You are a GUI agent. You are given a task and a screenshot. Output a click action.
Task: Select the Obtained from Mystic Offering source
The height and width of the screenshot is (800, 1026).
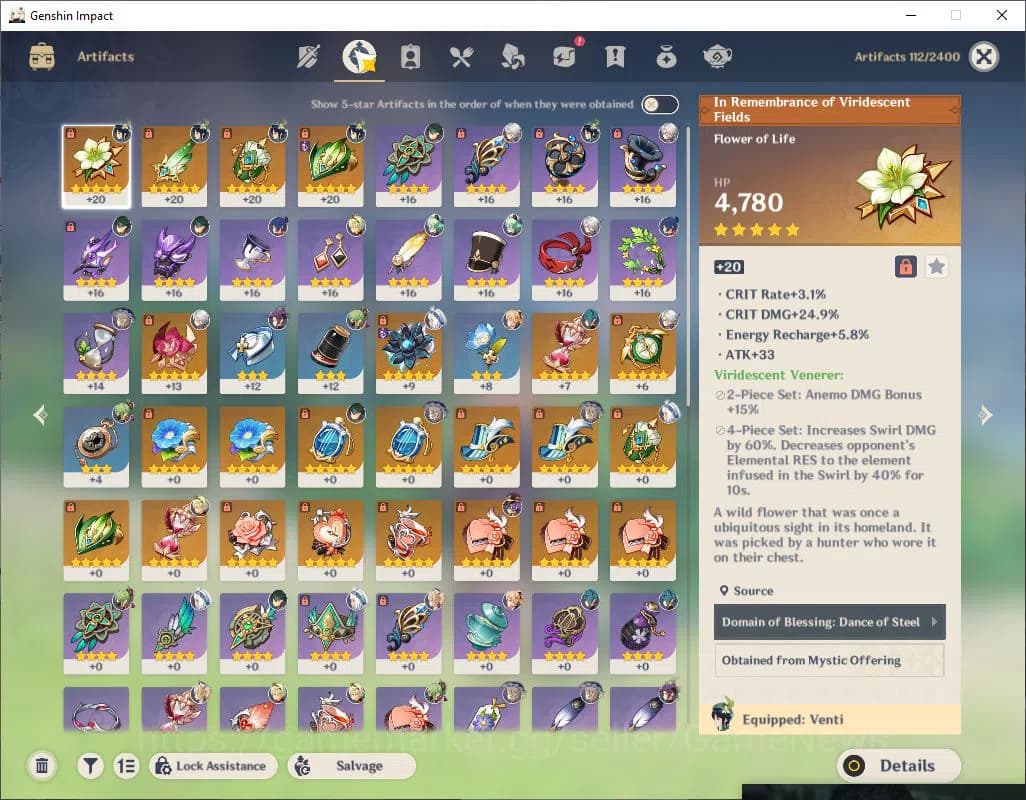(829, 660)
